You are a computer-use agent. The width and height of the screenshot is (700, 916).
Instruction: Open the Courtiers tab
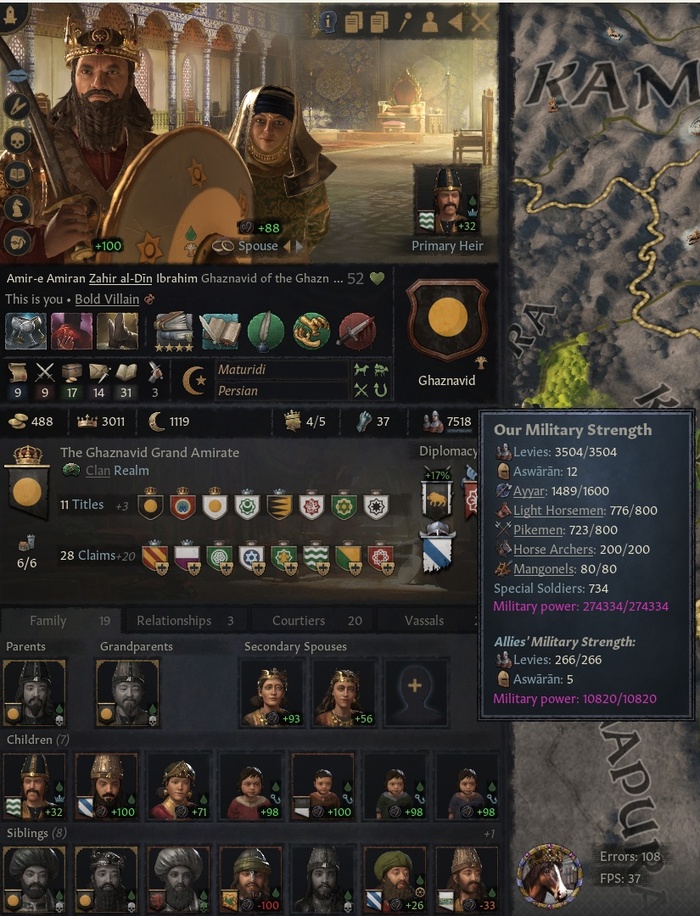point(309,620)
